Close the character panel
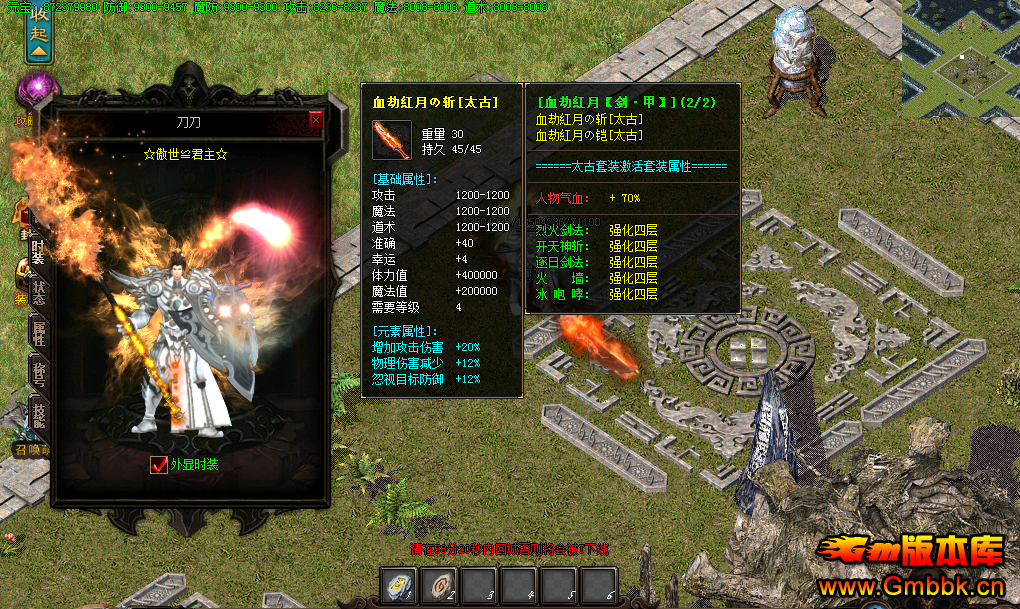The width and height of the screenshot is (1020, 609). click(x=316, y=121)
